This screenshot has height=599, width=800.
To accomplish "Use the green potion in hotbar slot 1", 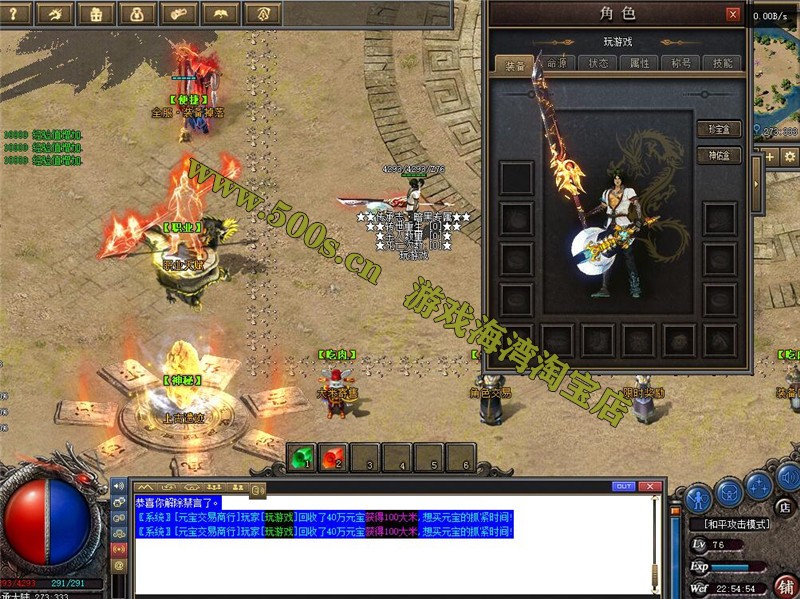I will (301, 458).
